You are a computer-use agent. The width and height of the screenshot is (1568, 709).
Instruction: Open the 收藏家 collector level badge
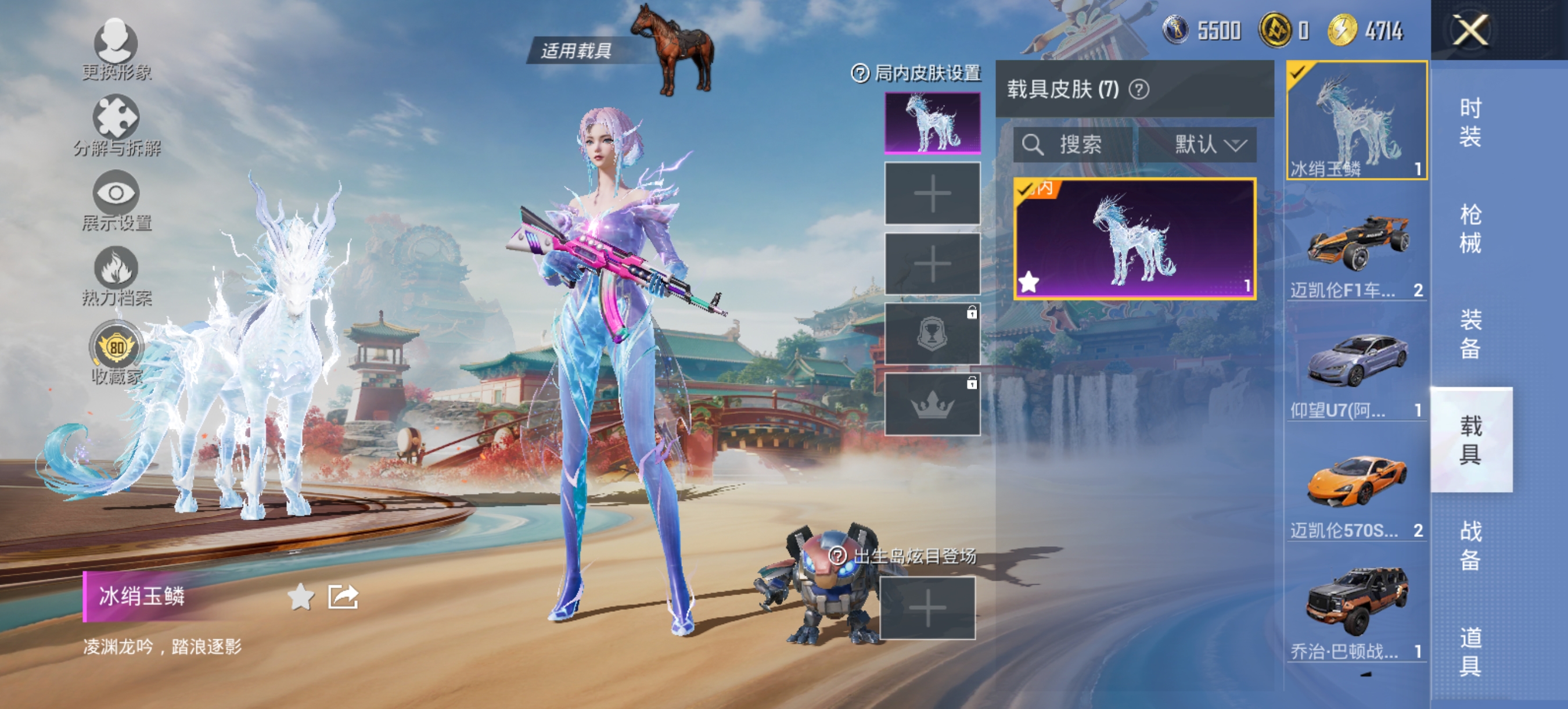point(117,347)
